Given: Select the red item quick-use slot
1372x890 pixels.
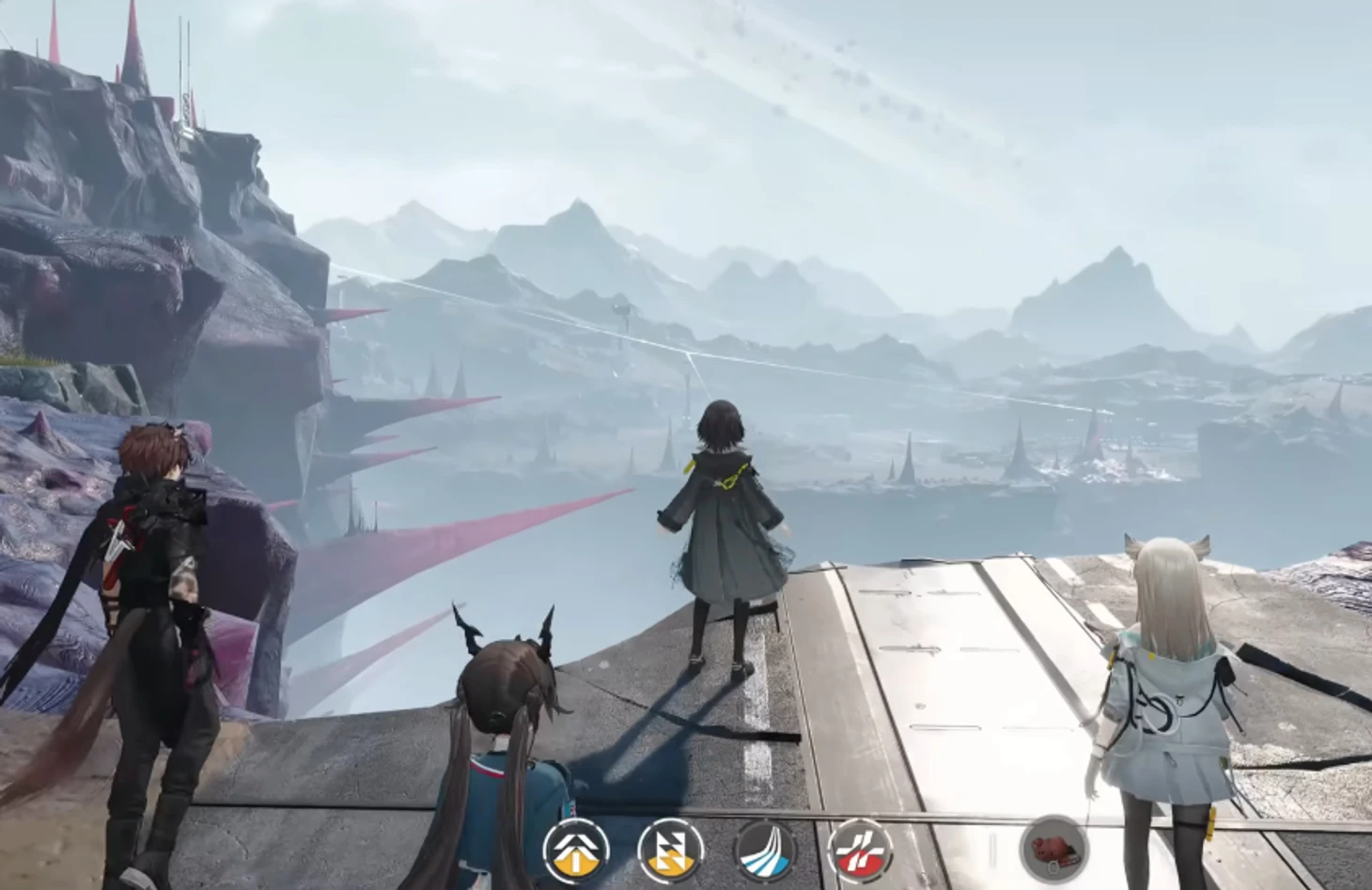Looking at the screenshot, I should click(x=1053, y=849).
